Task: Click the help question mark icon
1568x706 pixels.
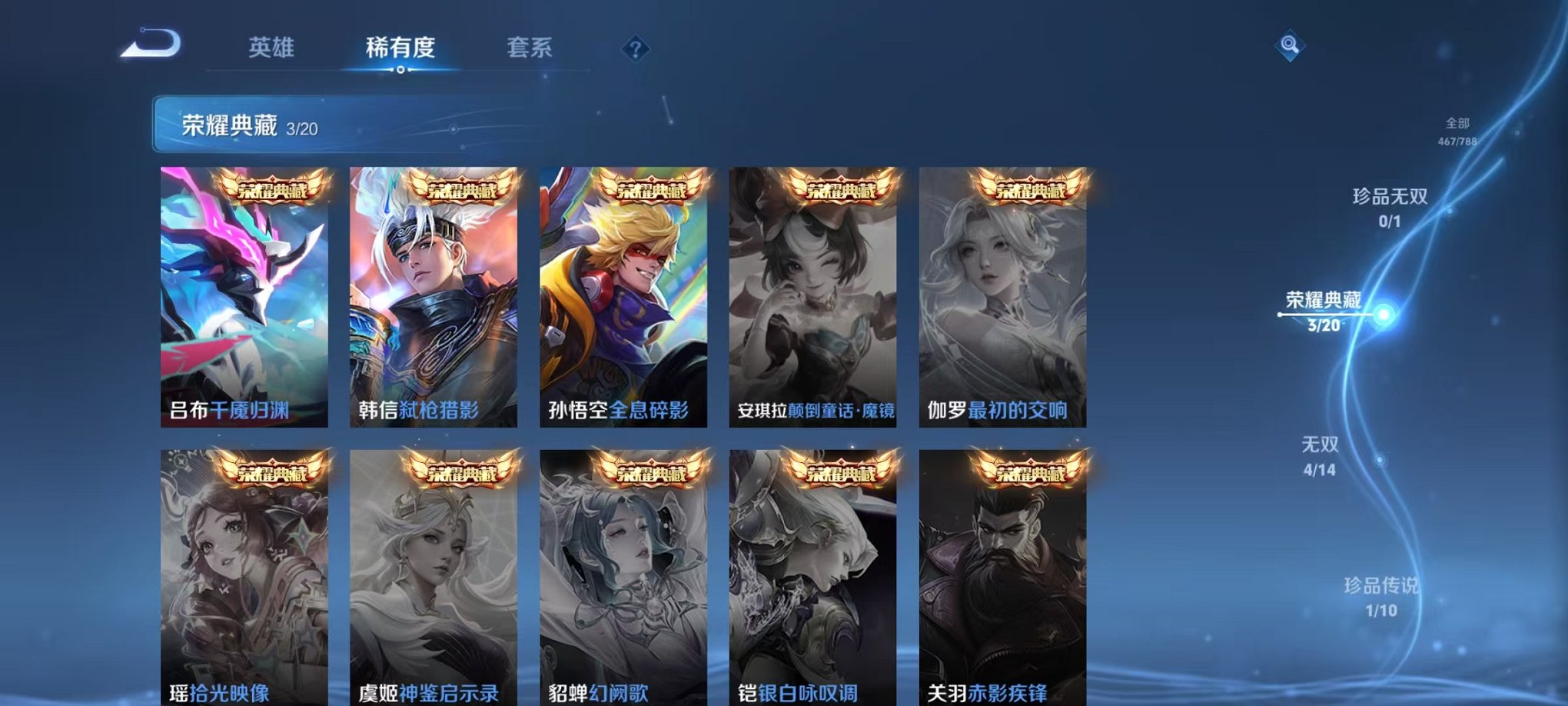Action: [635, 49]
